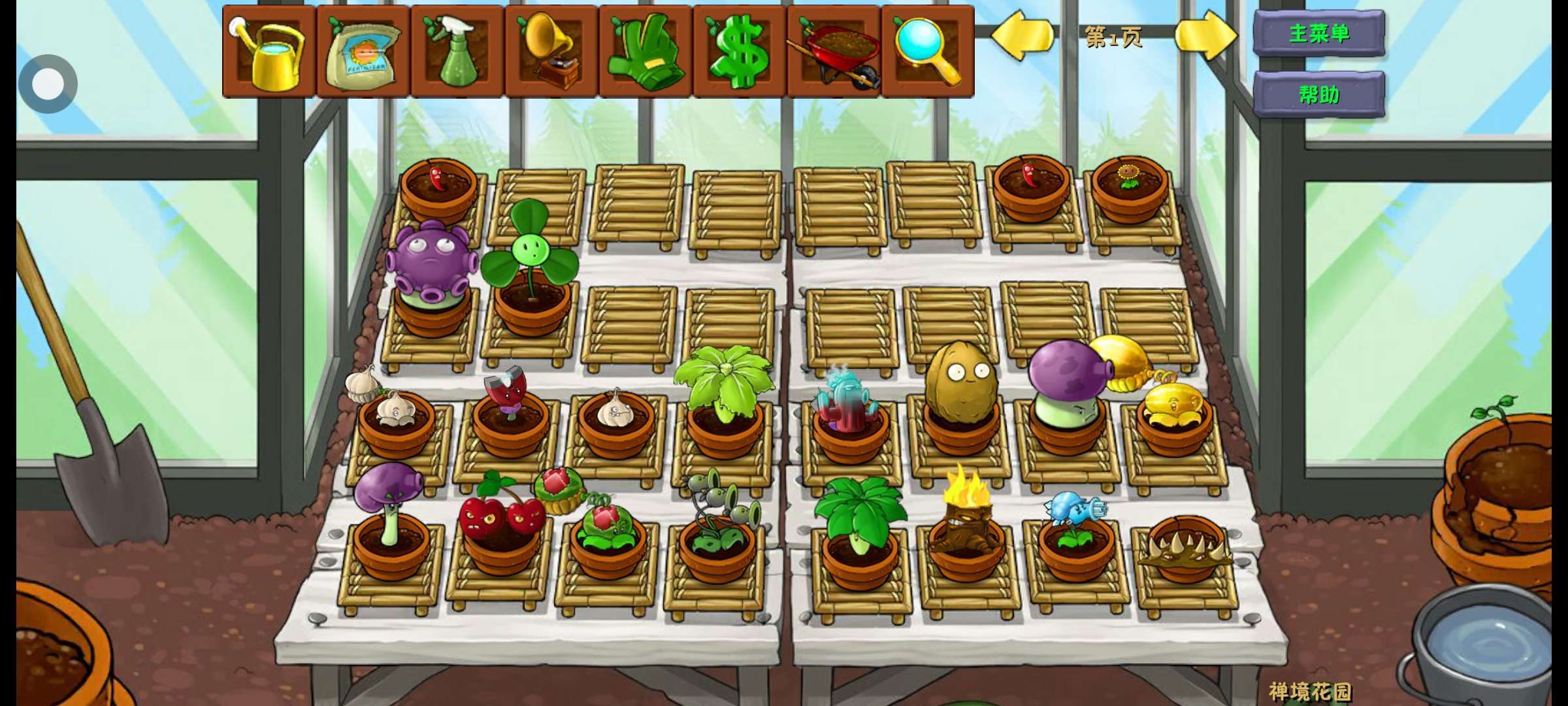Open the 主菜单 main menu
Screen dimensions: 1568x706
1318,33
